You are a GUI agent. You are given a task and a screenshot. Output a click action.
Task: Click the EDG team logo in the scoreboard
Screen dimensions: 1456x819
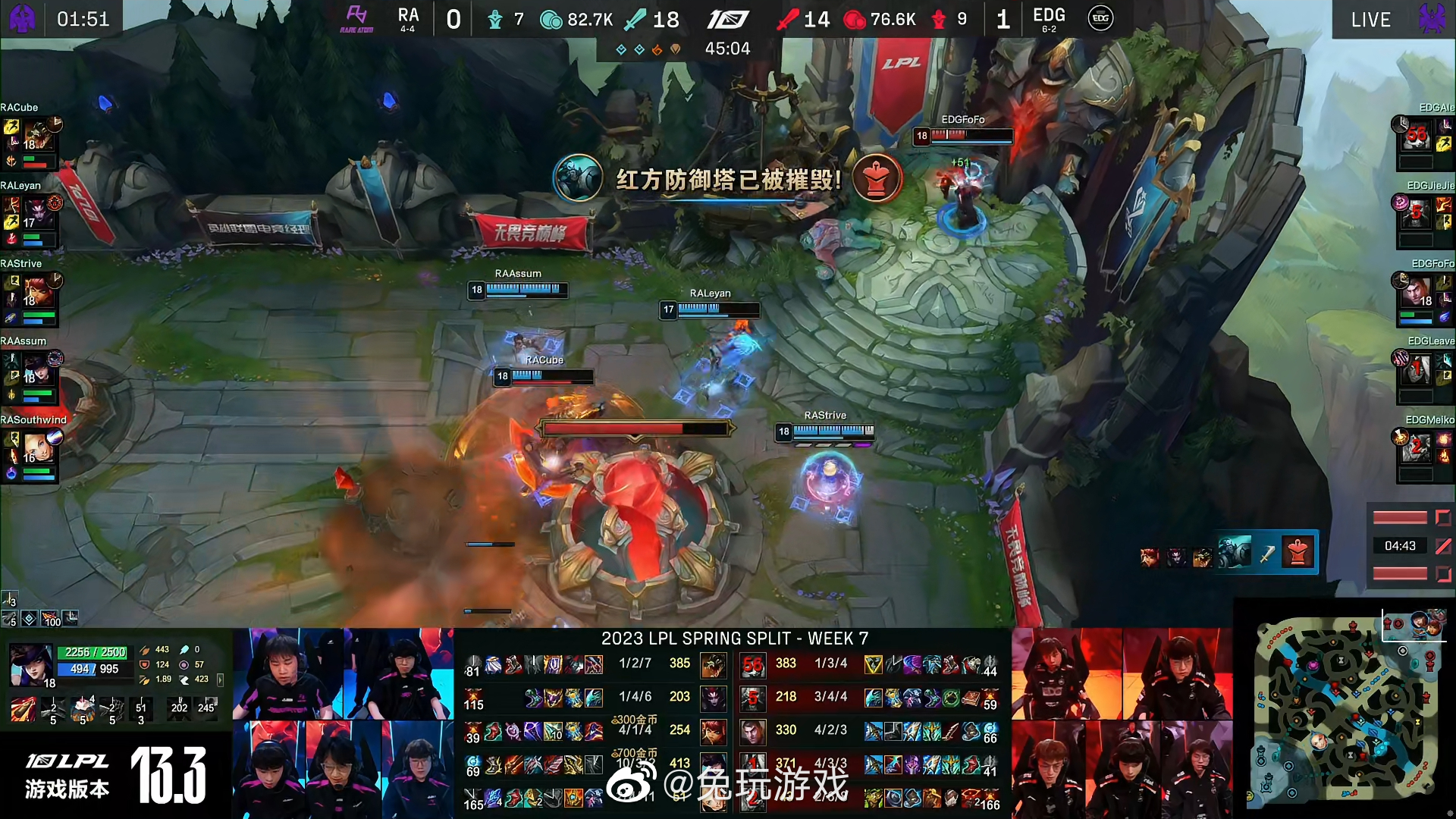[1099, 19]
